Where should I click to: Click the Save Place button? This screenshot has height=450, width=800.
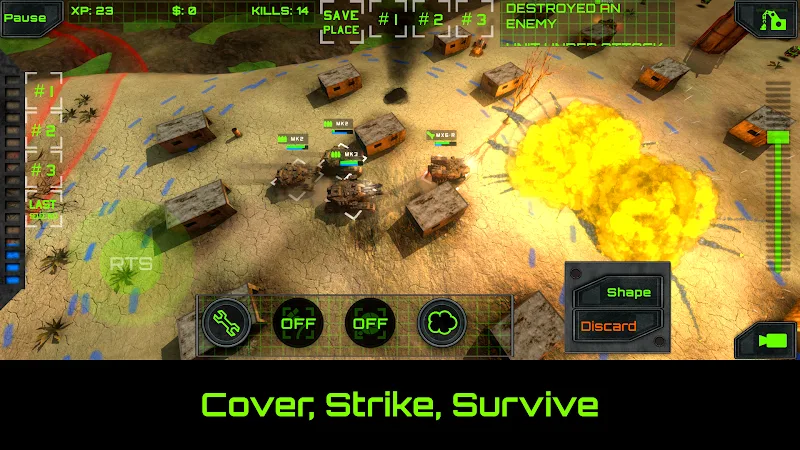tap(341, 22)
